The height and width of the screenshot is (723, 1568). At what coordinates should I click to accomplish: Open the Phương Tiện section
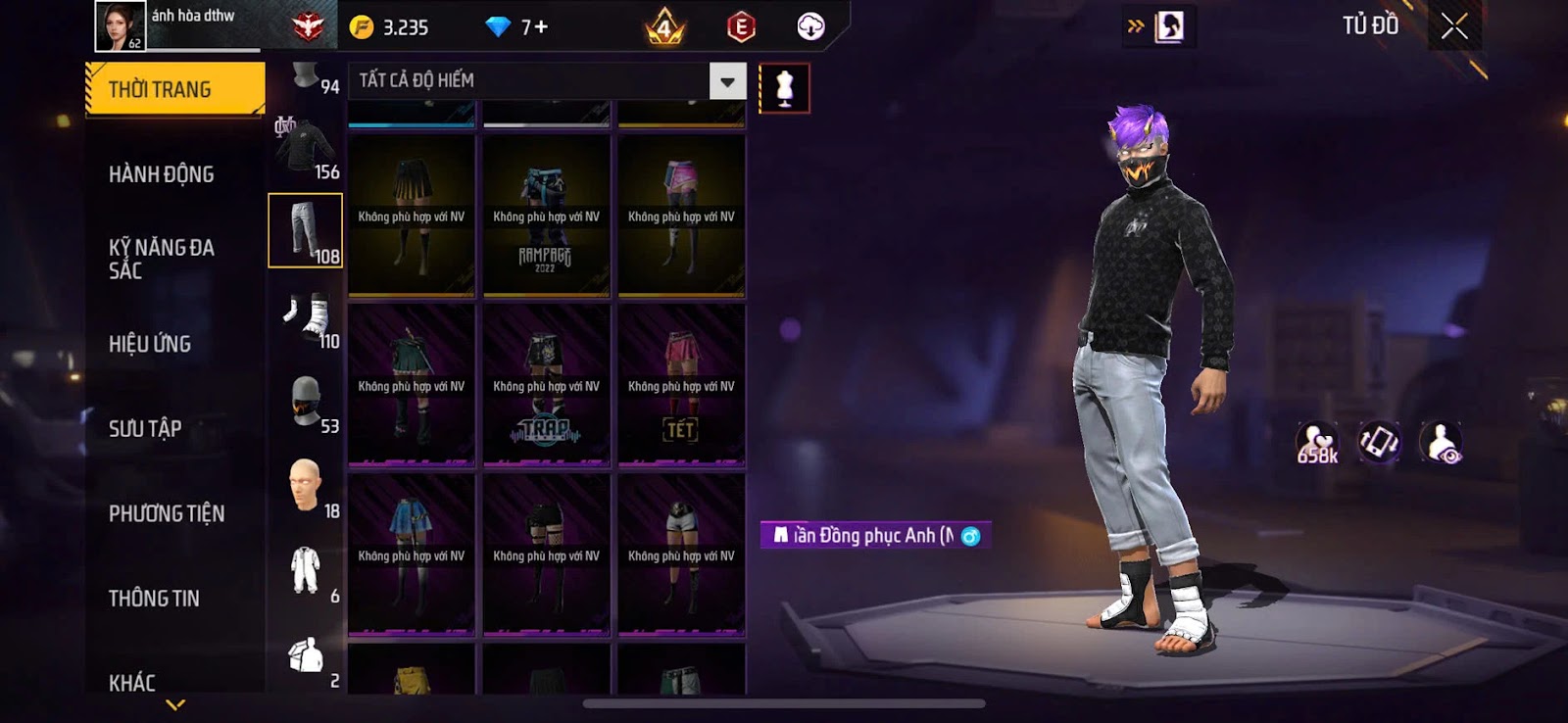click(167, 513)
